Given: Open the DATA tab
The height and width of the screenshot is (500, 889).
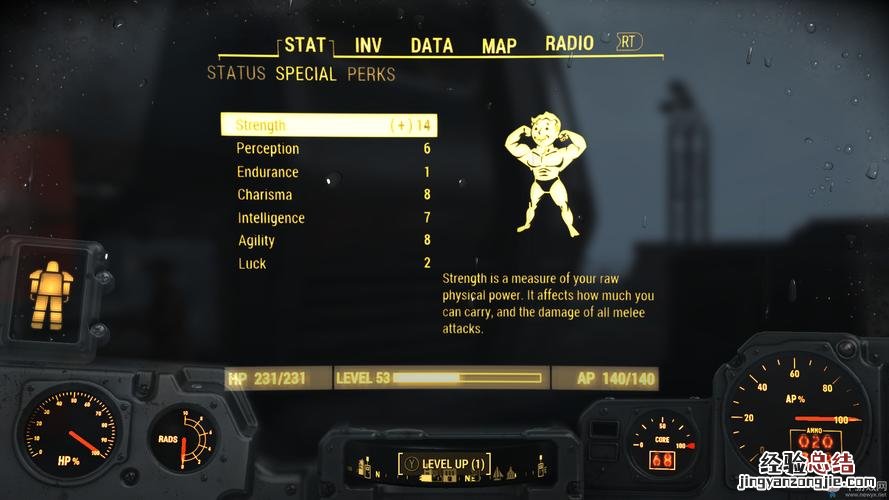Looking at the screenshot, I should coord(431,45).
